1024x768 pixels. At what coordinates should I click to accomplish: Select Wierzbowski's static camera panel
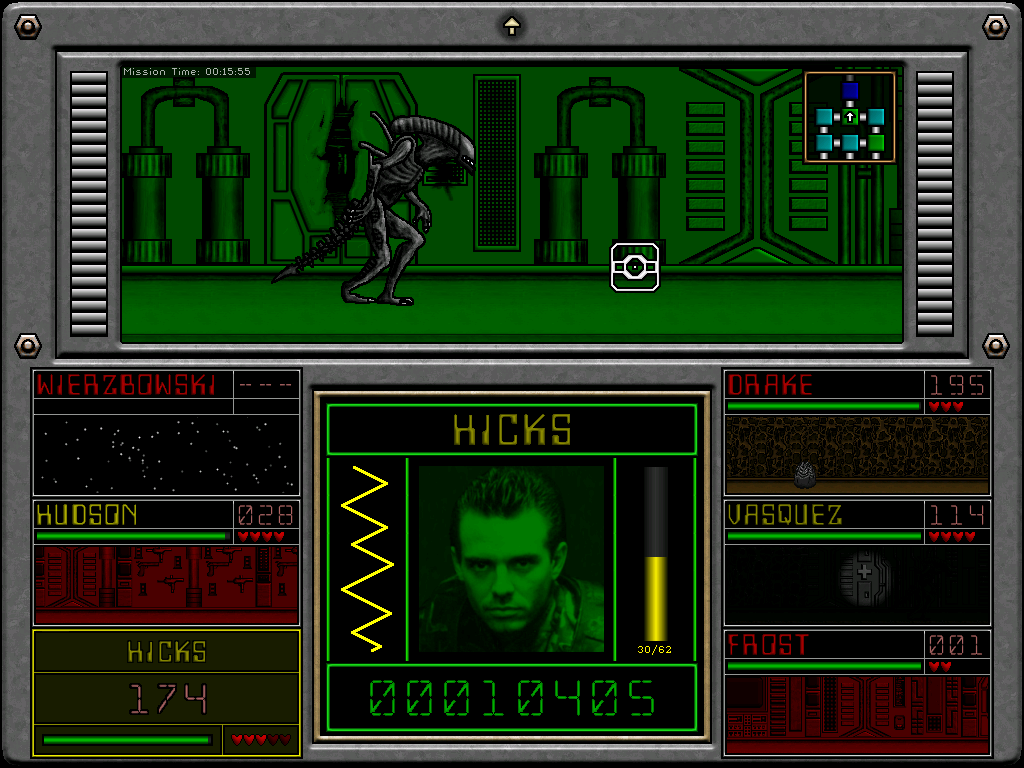click(166, 454)
